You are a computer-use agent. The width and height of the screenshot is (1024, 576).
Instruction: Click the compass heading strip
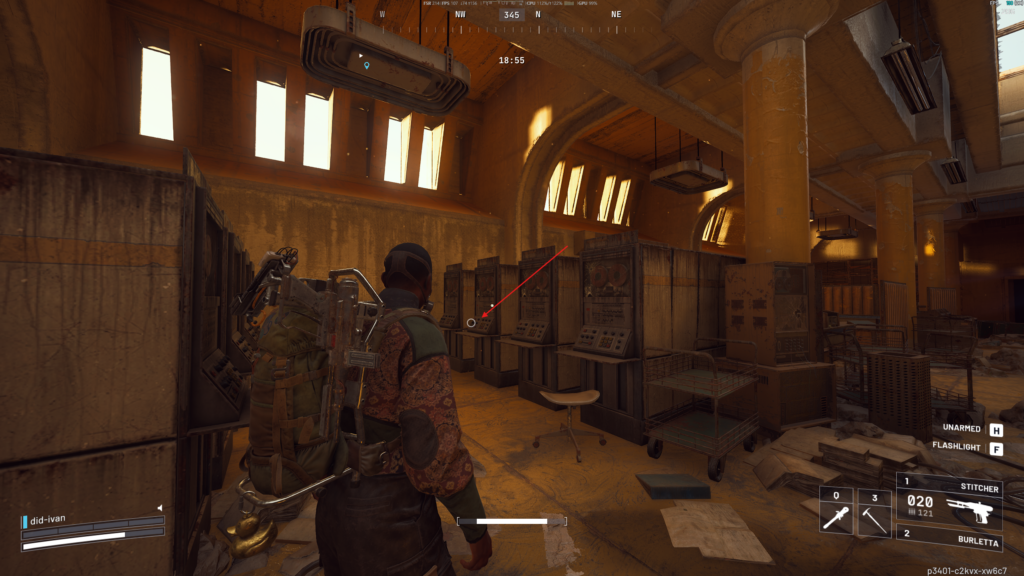pyautogui.click(x=511, y=15)
